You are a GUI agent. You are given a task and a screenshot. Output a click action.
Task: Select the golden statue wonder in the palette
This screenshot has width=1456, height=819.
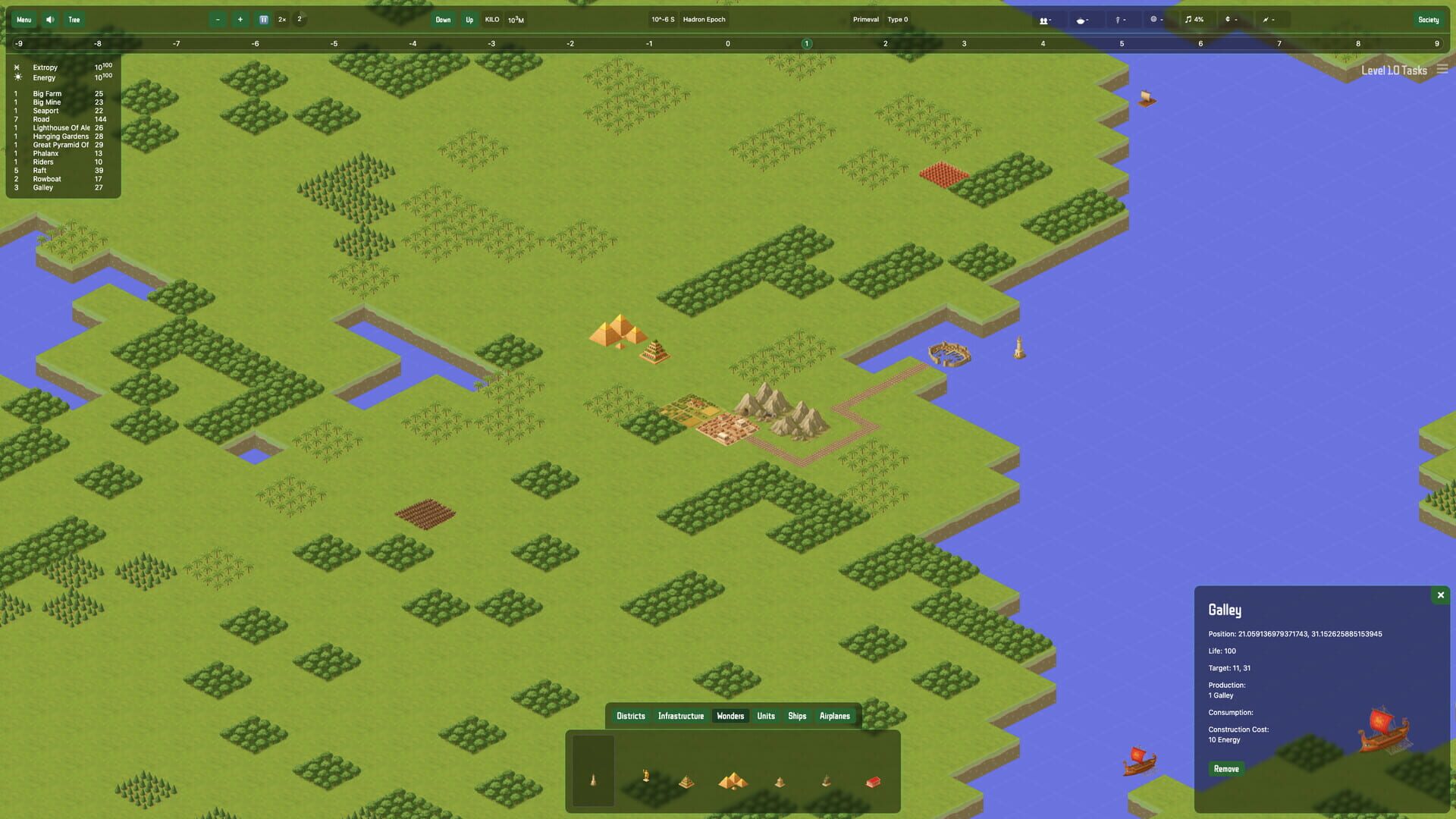click(646, 777)
